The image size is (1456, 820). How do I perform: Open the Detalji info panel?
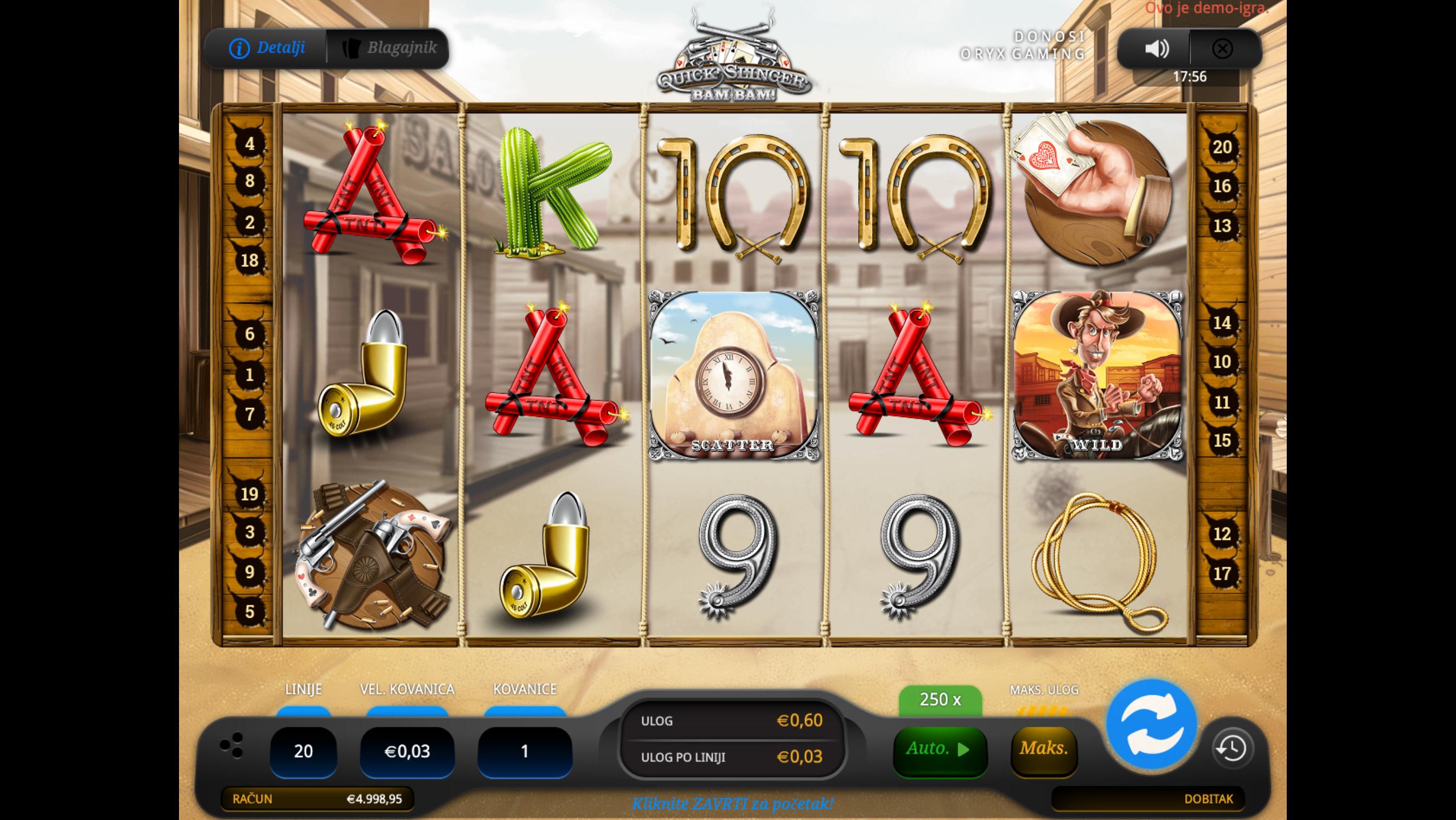click(267, 48)
